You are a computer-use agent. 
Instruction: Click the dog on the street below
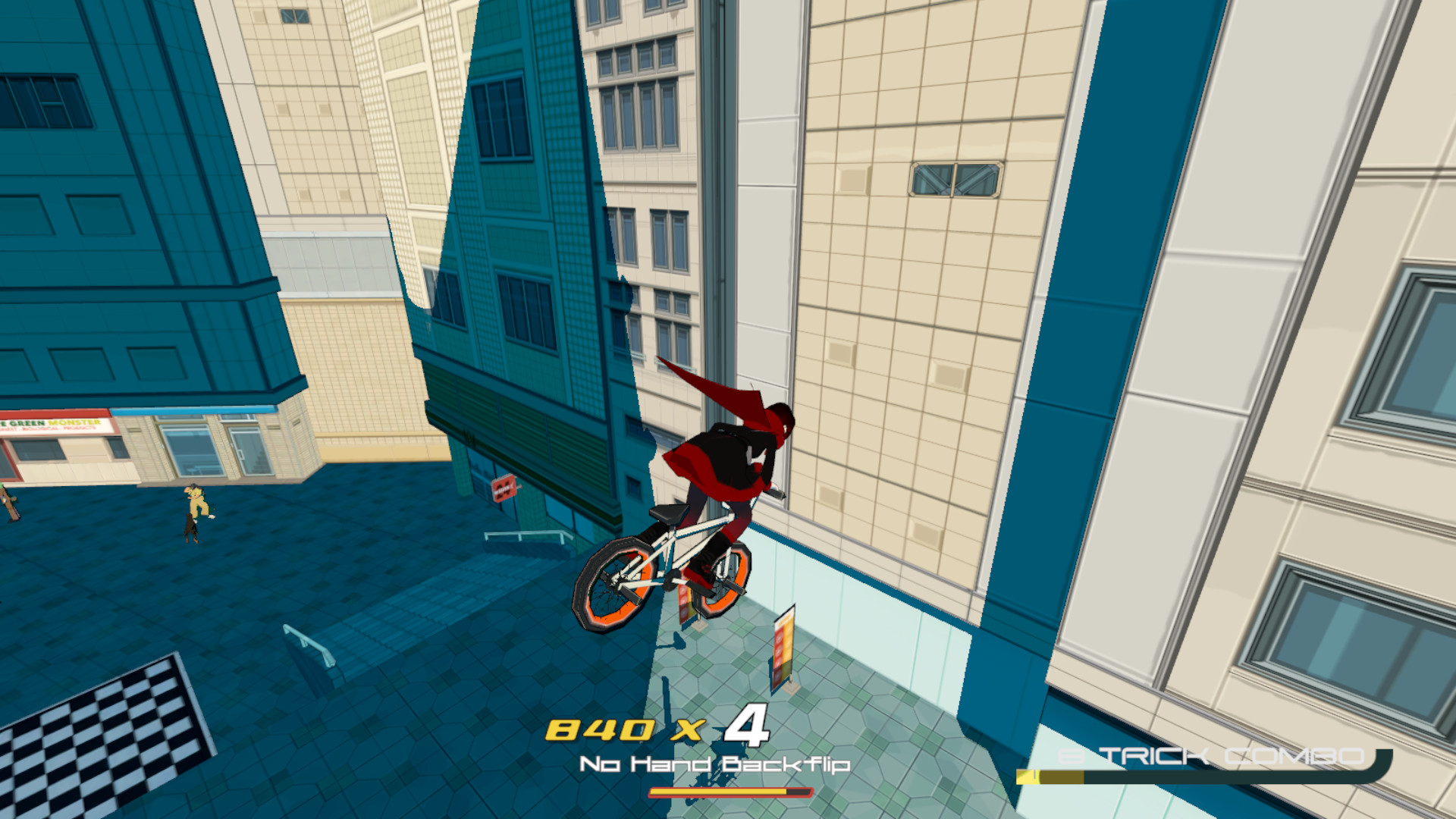click(x=190, y=529)
